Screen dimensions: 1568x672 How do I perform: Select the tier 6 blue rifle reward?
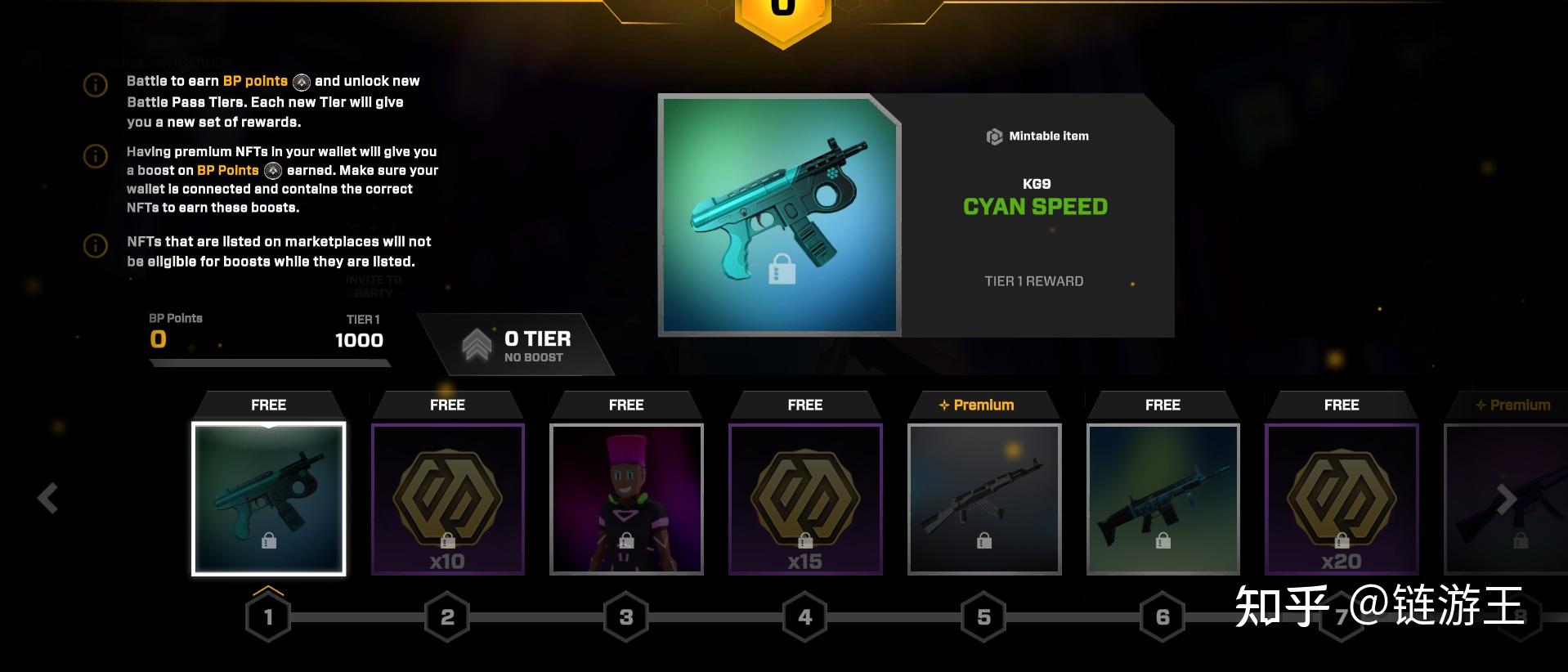click(1163, 498)
